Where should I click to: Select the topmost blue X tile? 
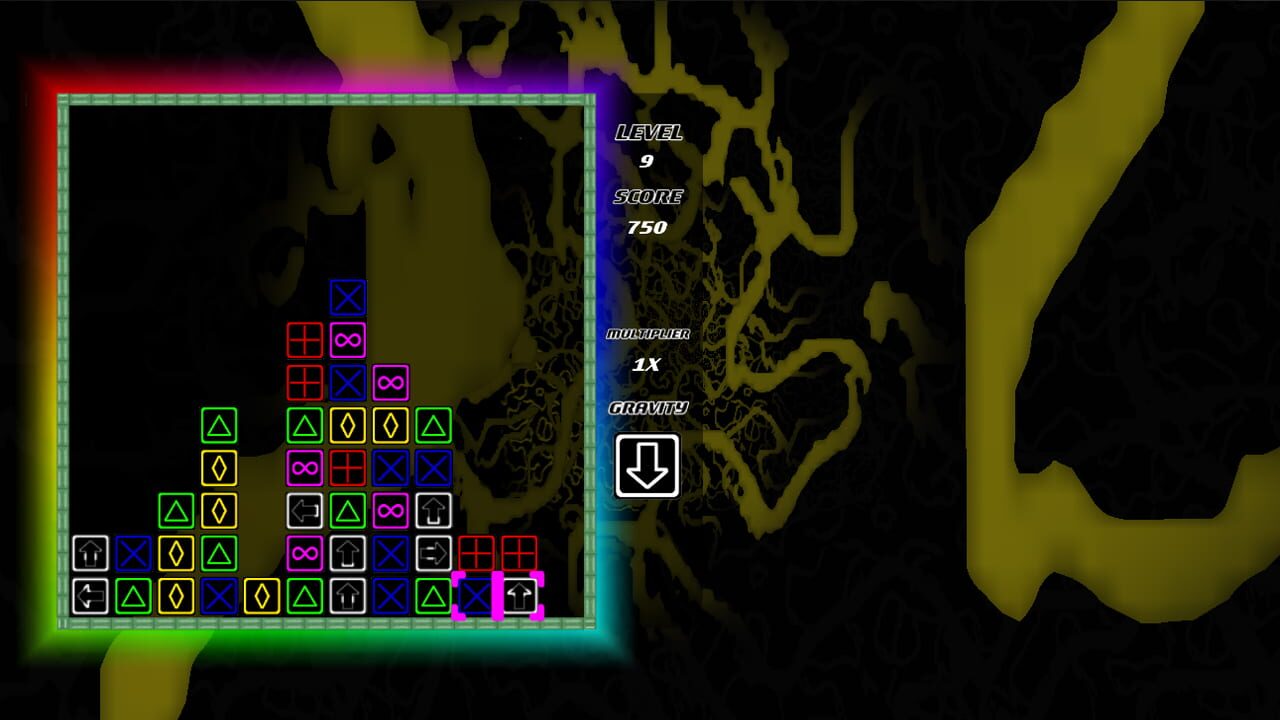pos(345,297)
